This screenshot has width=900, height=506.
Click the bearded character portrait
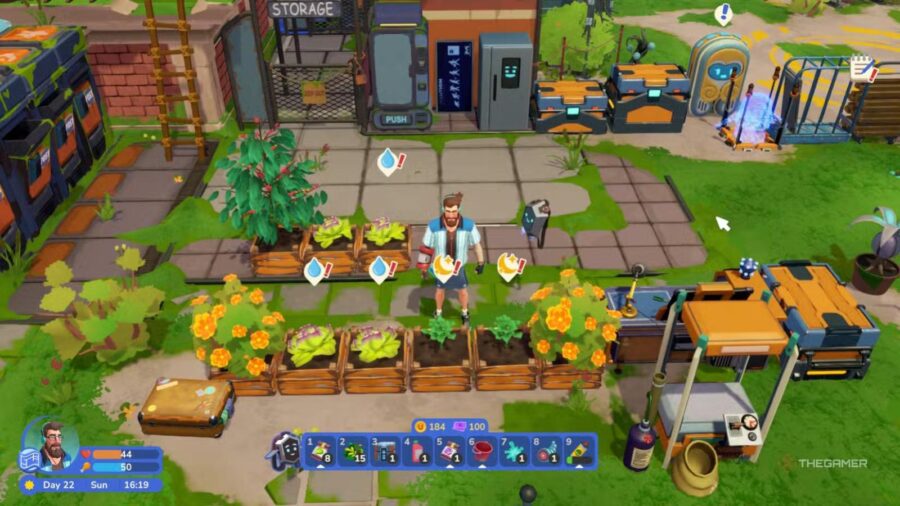tap(52, 443)
